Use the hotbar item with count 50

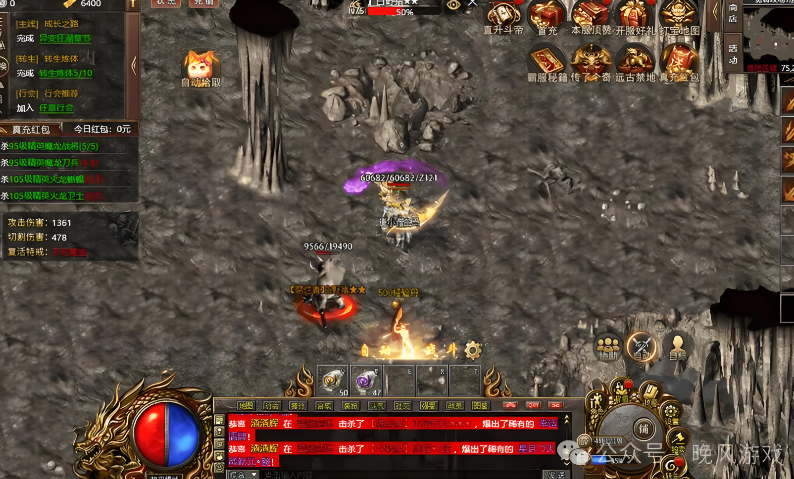click(333, 380)
